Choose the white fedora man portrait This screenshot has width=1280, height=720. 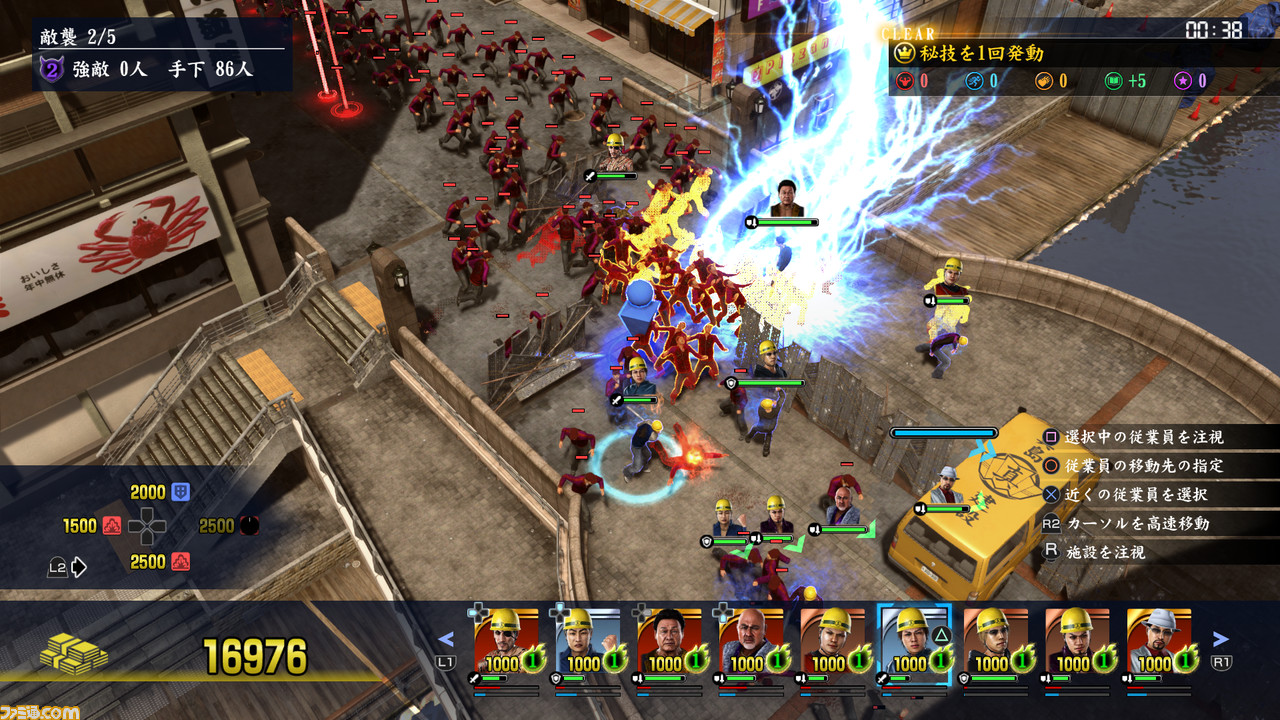point(1159,640)
